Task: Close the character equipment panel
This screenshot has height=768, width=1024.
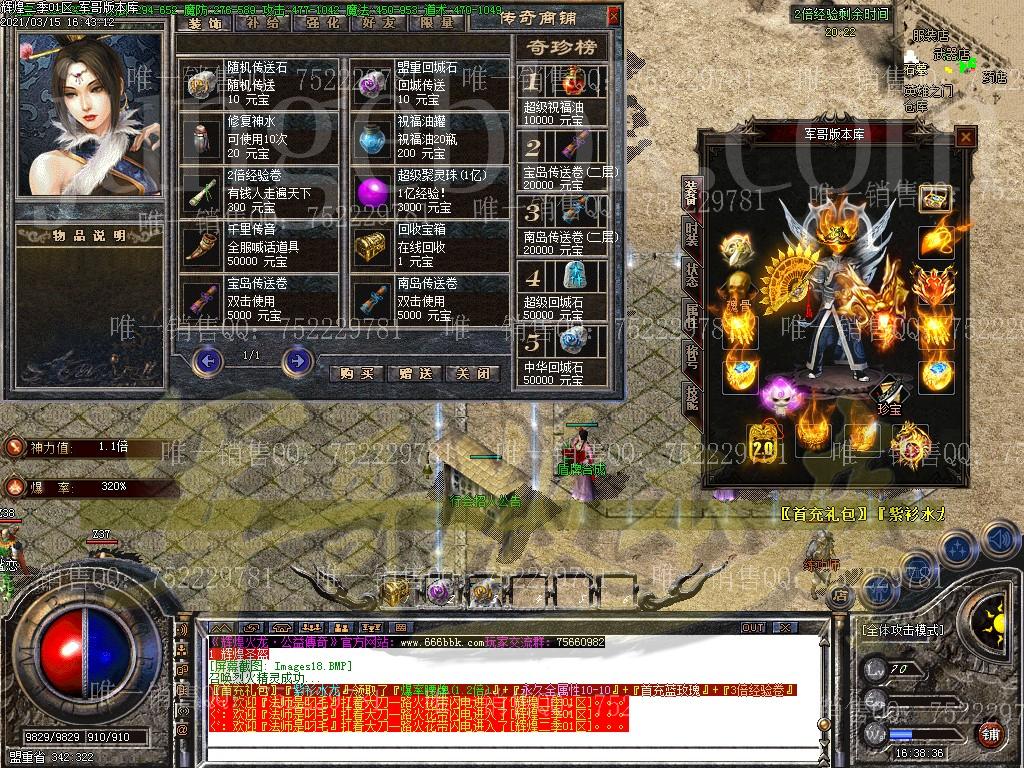Action: click(965, 138)
